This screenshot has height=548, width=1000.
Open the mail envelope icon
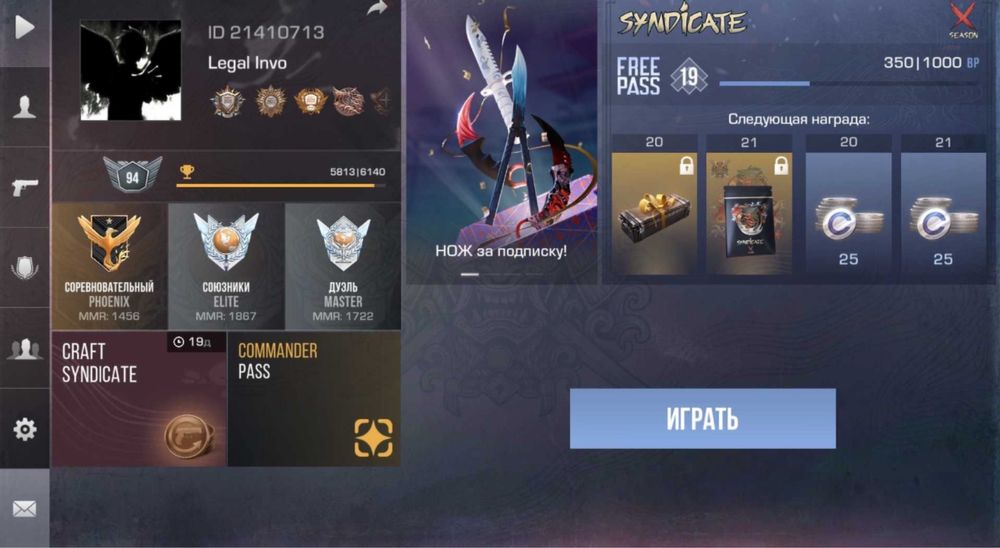(x=24, y=509)
